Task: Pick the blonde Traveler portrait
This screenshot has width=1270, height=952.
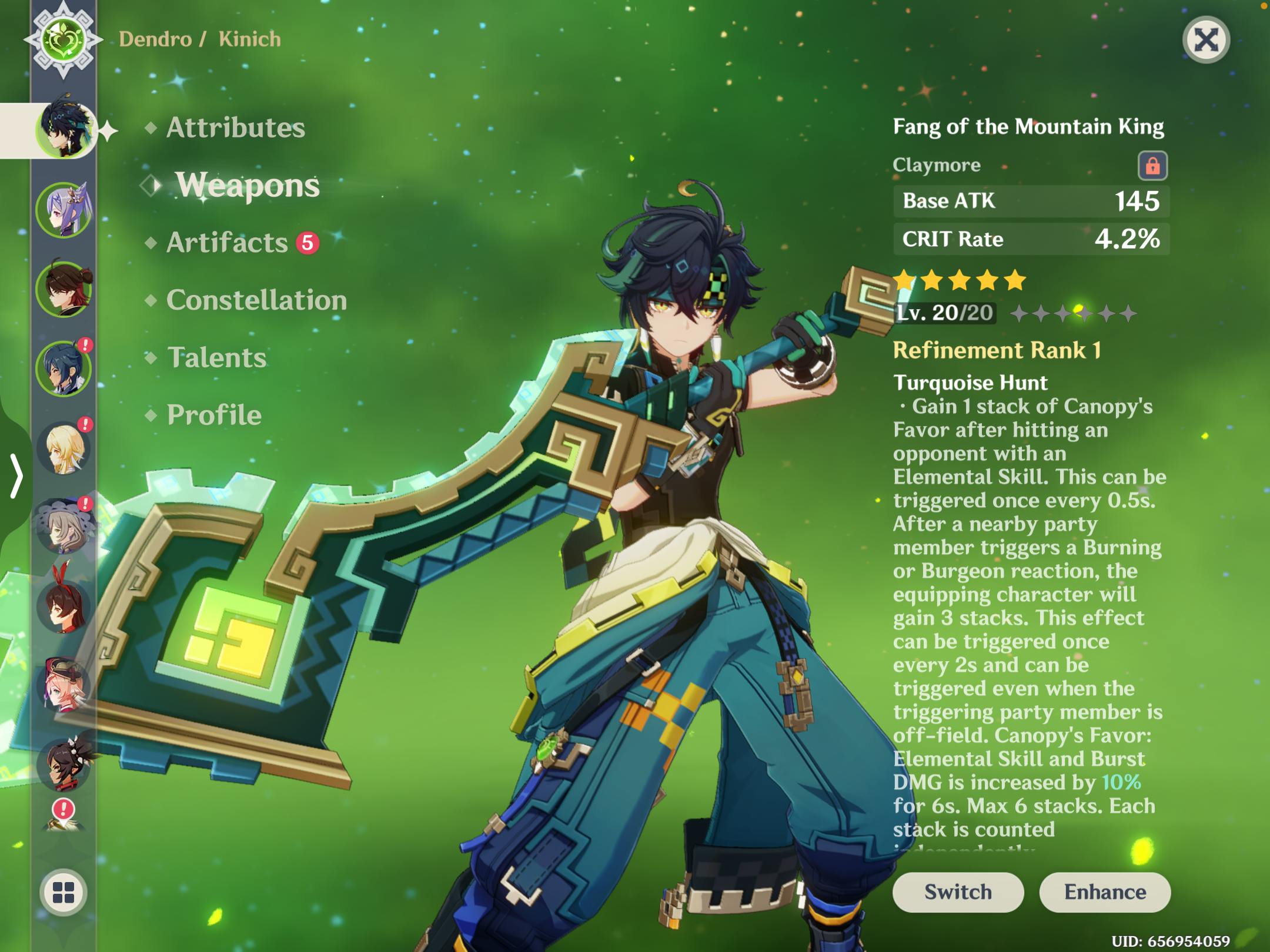Action: point(63,448)
